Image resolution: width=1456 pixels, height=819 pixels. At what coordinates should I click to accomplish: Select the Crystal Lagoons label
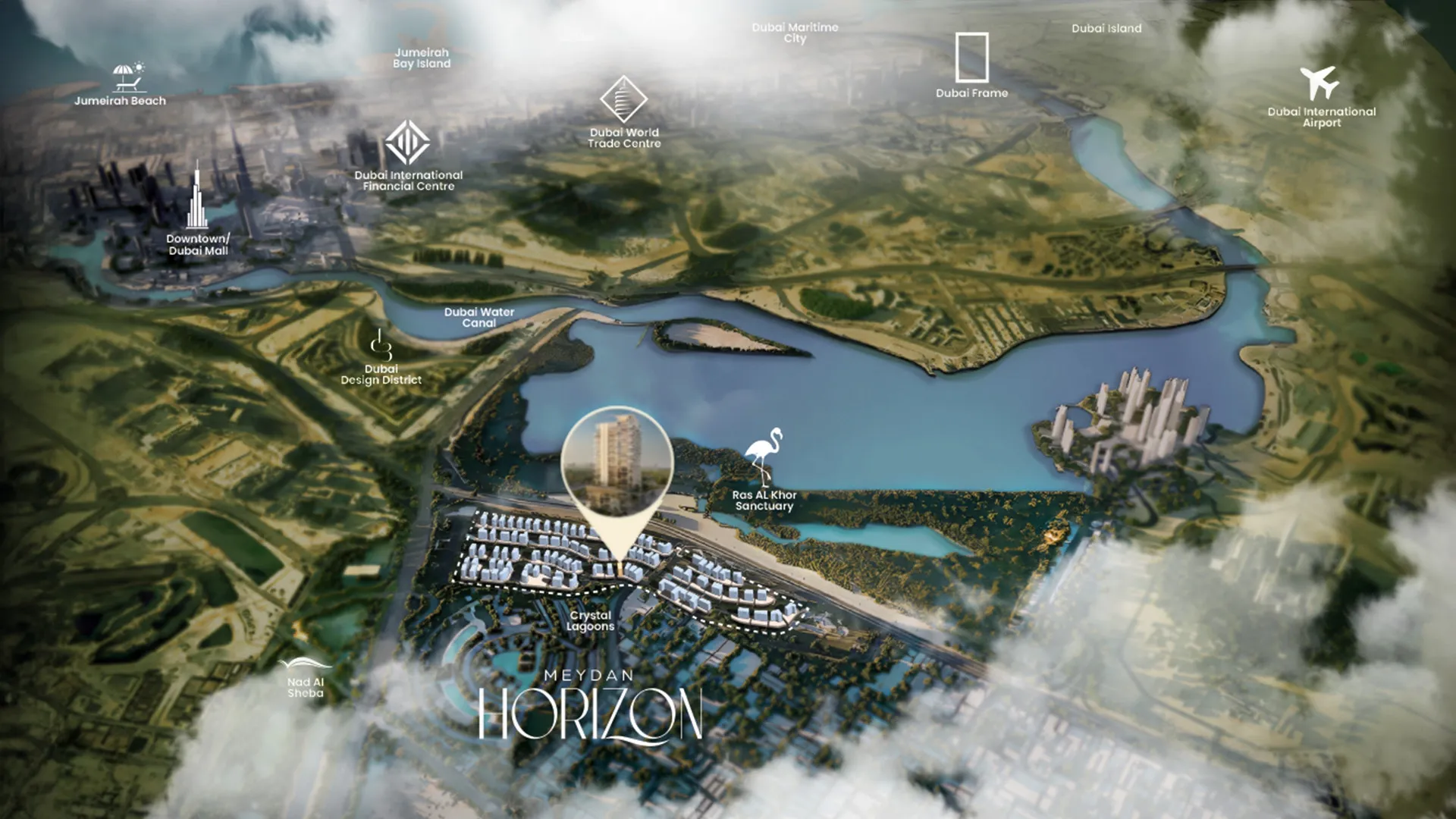pos(590,621)
